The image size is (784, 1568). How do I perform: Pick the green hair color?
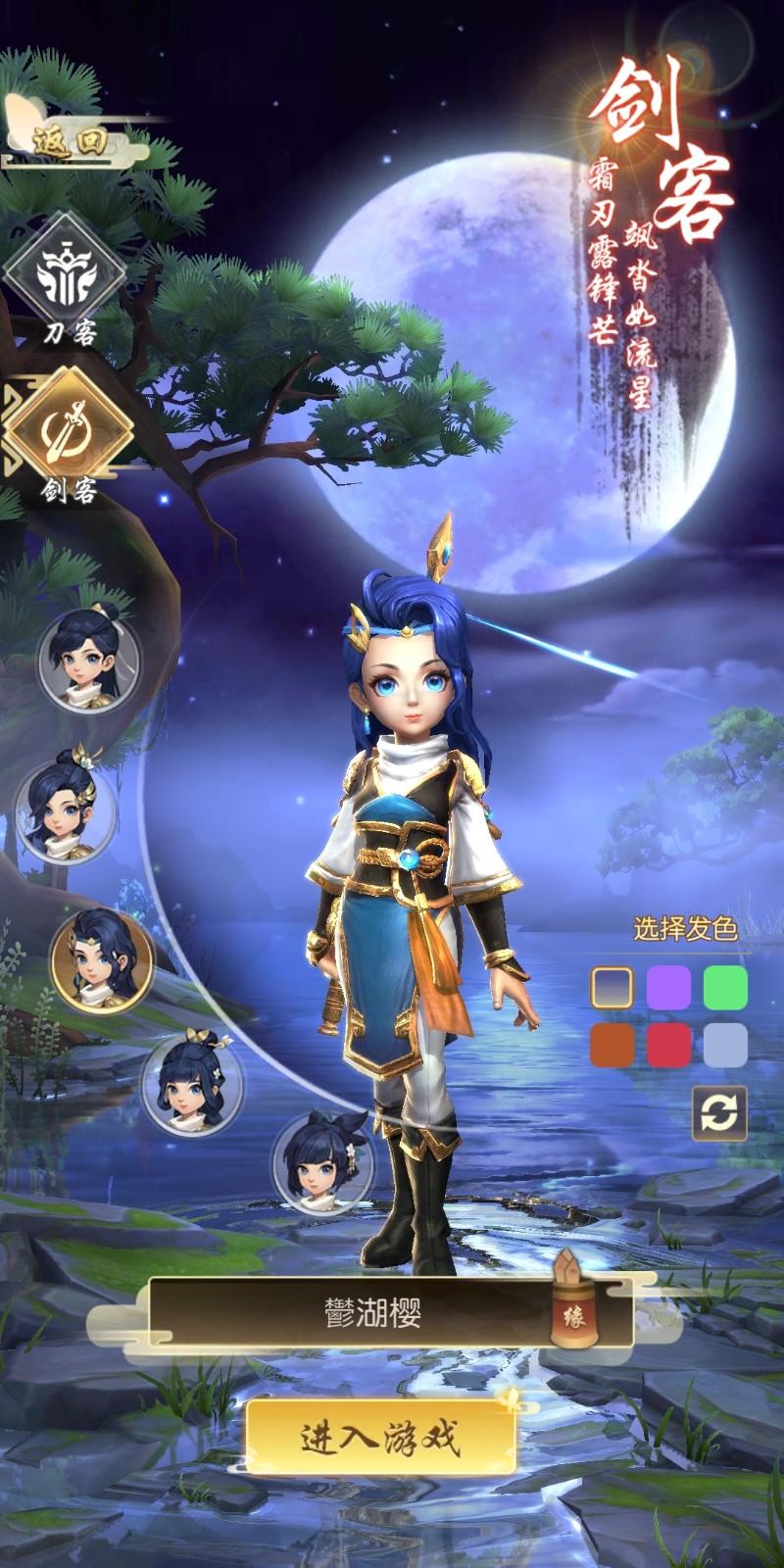coord(725,987)
